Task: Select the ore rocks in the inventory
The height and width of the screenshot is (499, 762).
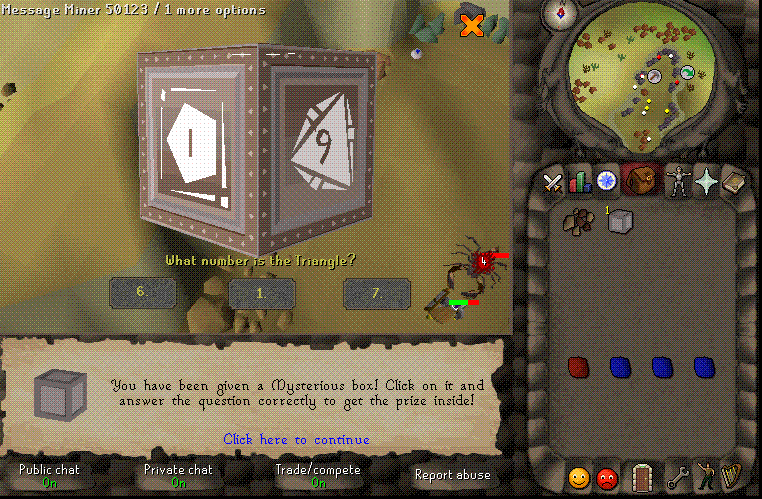Action: [x=577, y=222]
